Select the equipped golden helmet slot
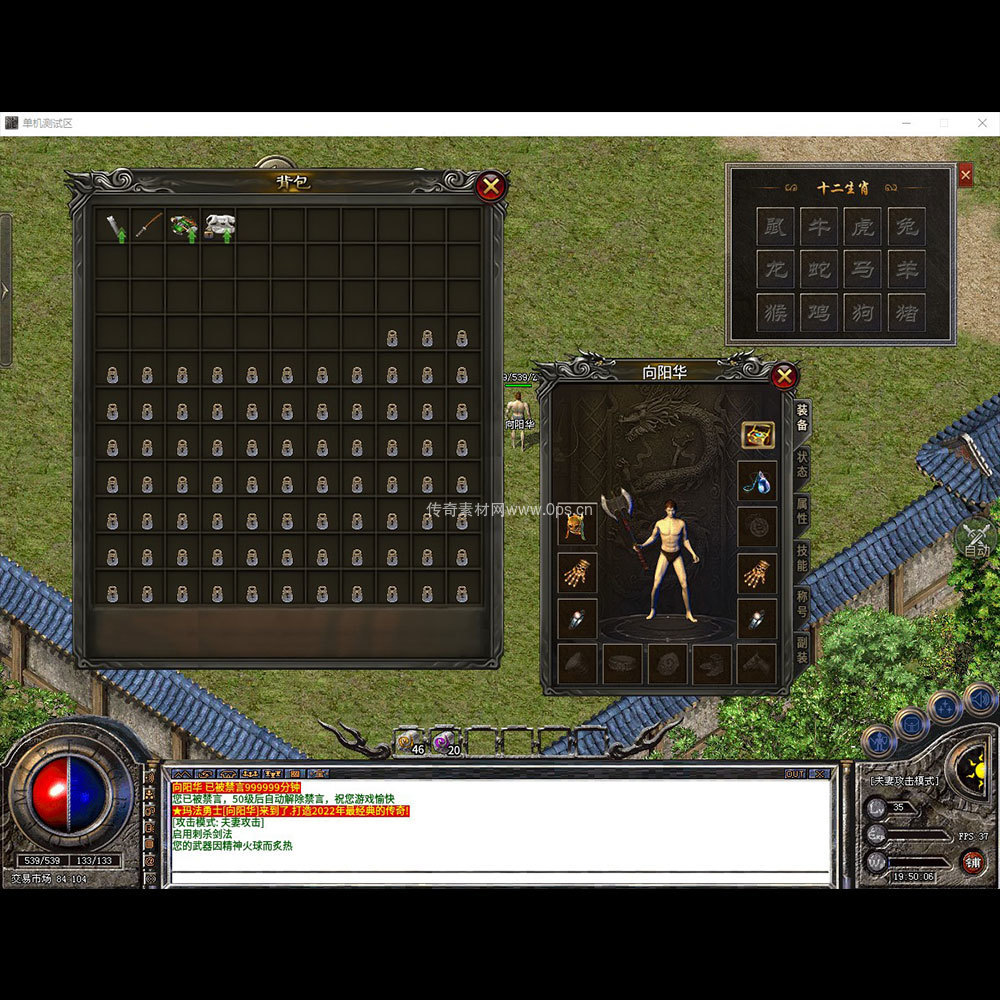This screenshot has width=1000, height=1000. (x=577, y=527)
